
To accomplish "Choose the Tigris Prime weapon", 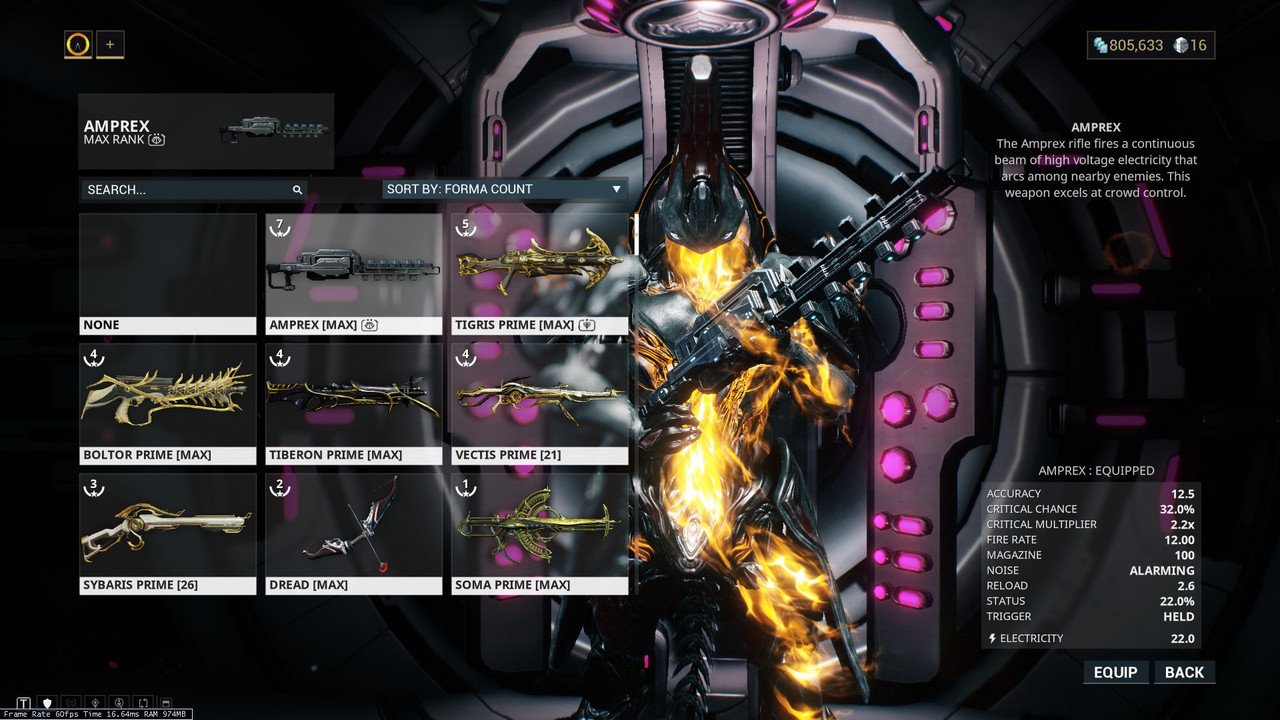I will click(x=540, y=273).
